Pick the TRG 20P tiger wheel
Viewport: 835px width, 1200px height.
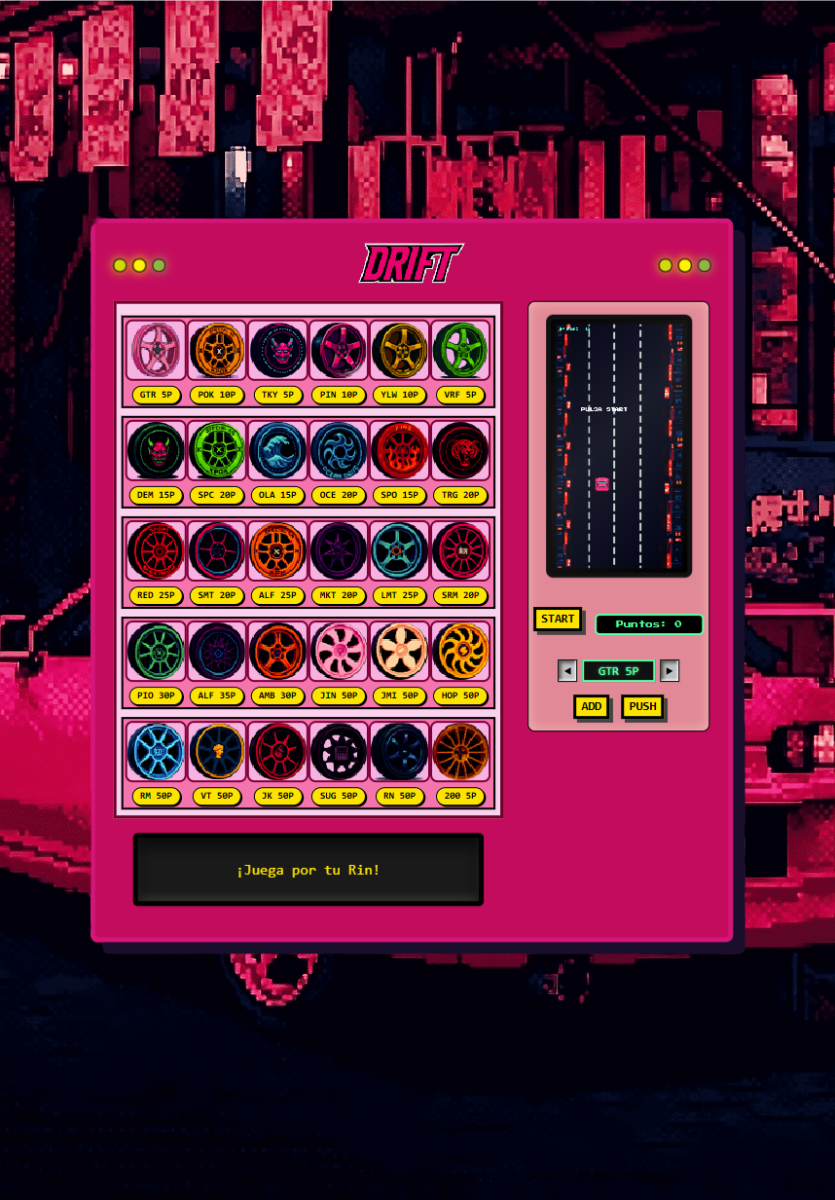coord(460,450)
